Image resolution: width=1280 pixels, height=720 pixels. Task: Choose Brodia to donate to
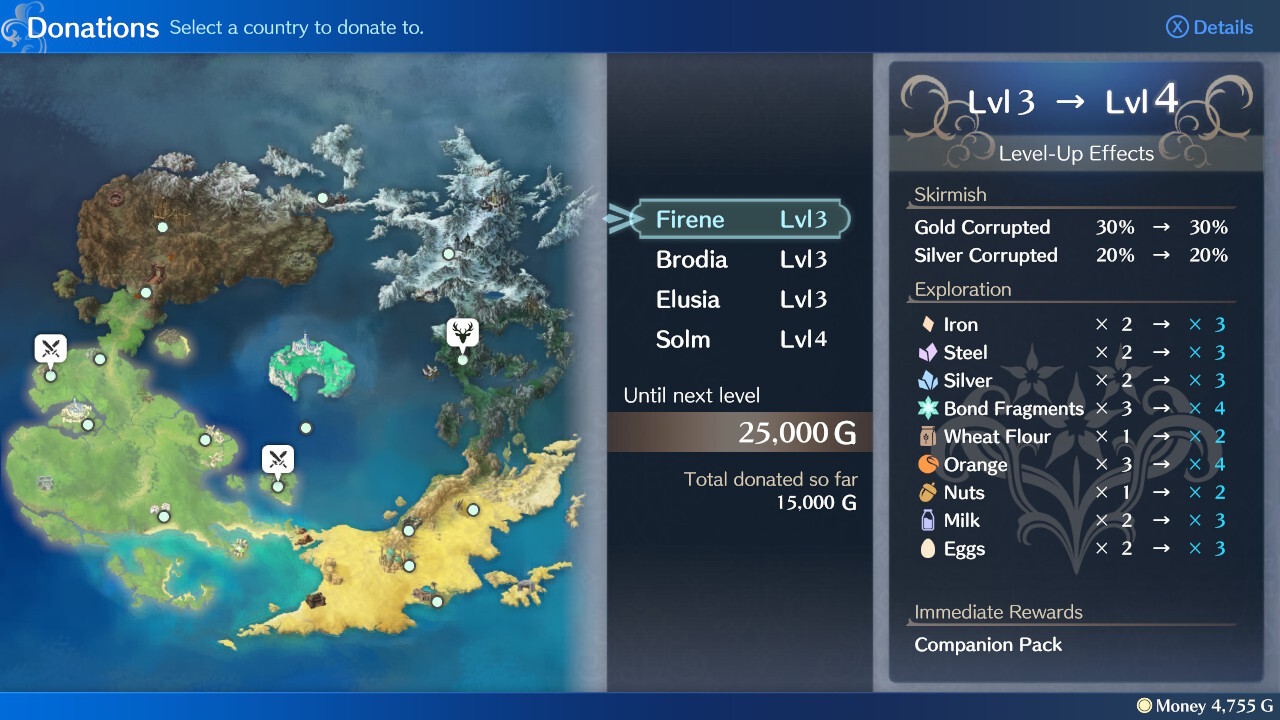coord(740,260)
